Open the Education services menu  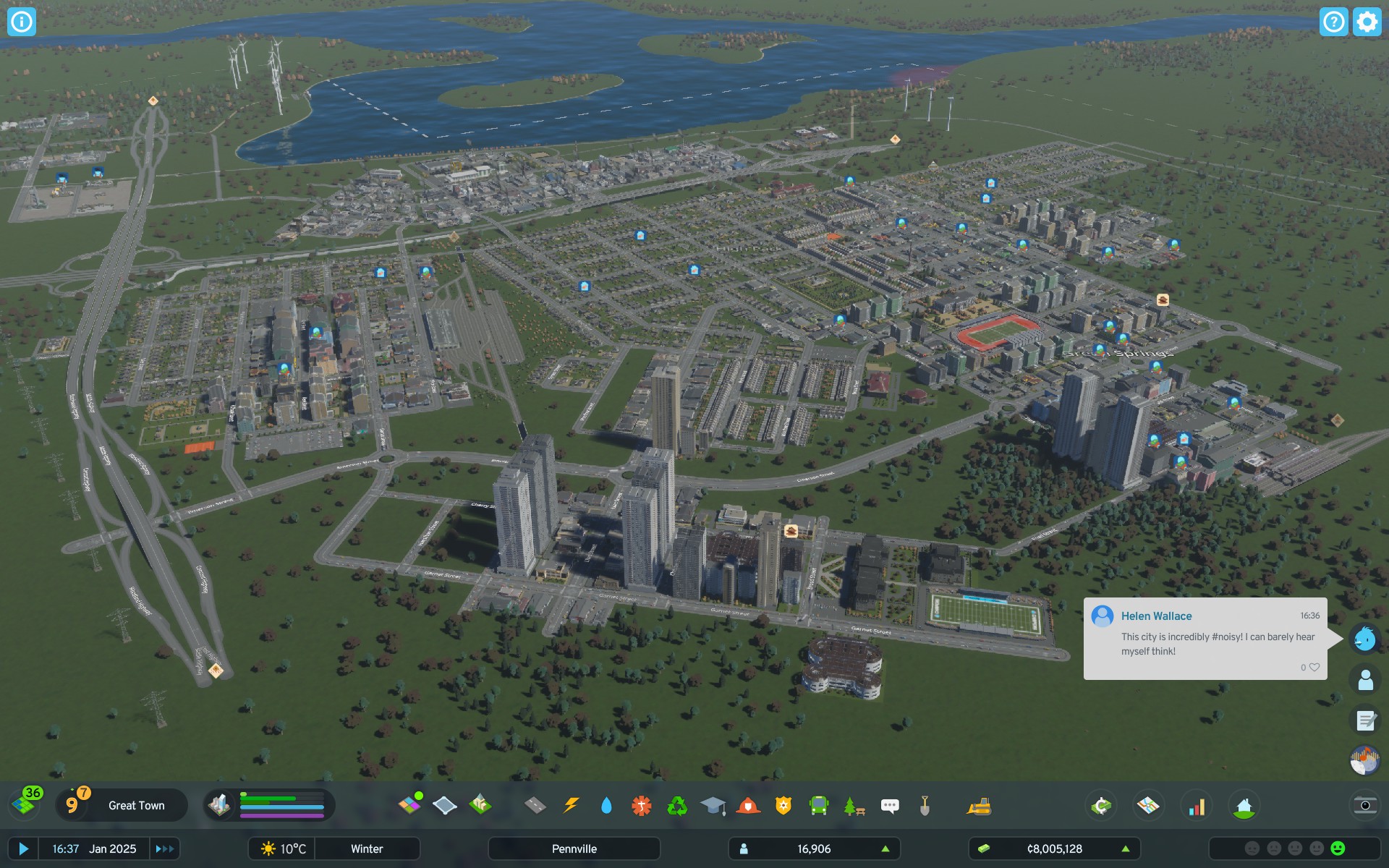pyautogui.click(x=712, y=805)
